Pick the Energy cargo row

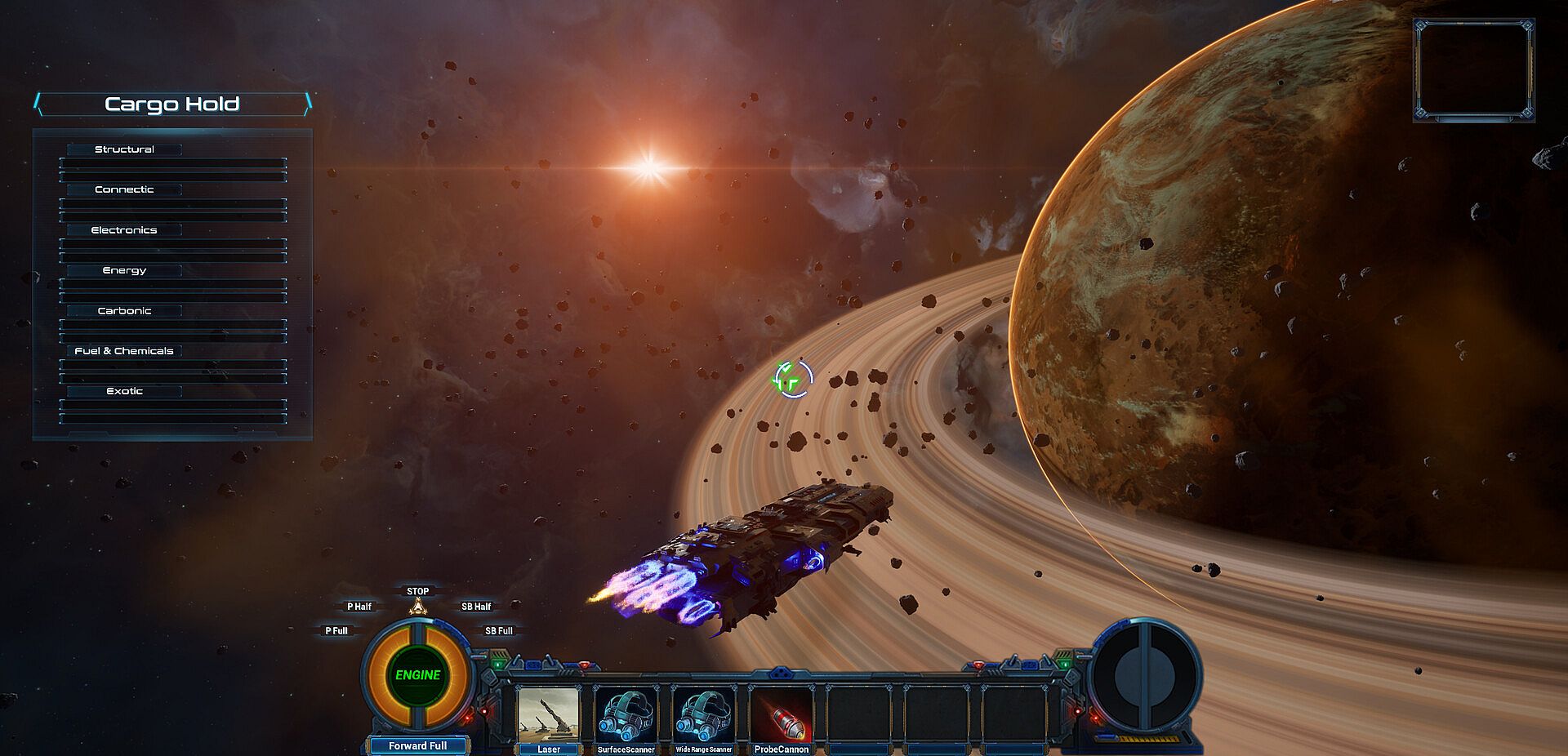[x=124, y=270]
